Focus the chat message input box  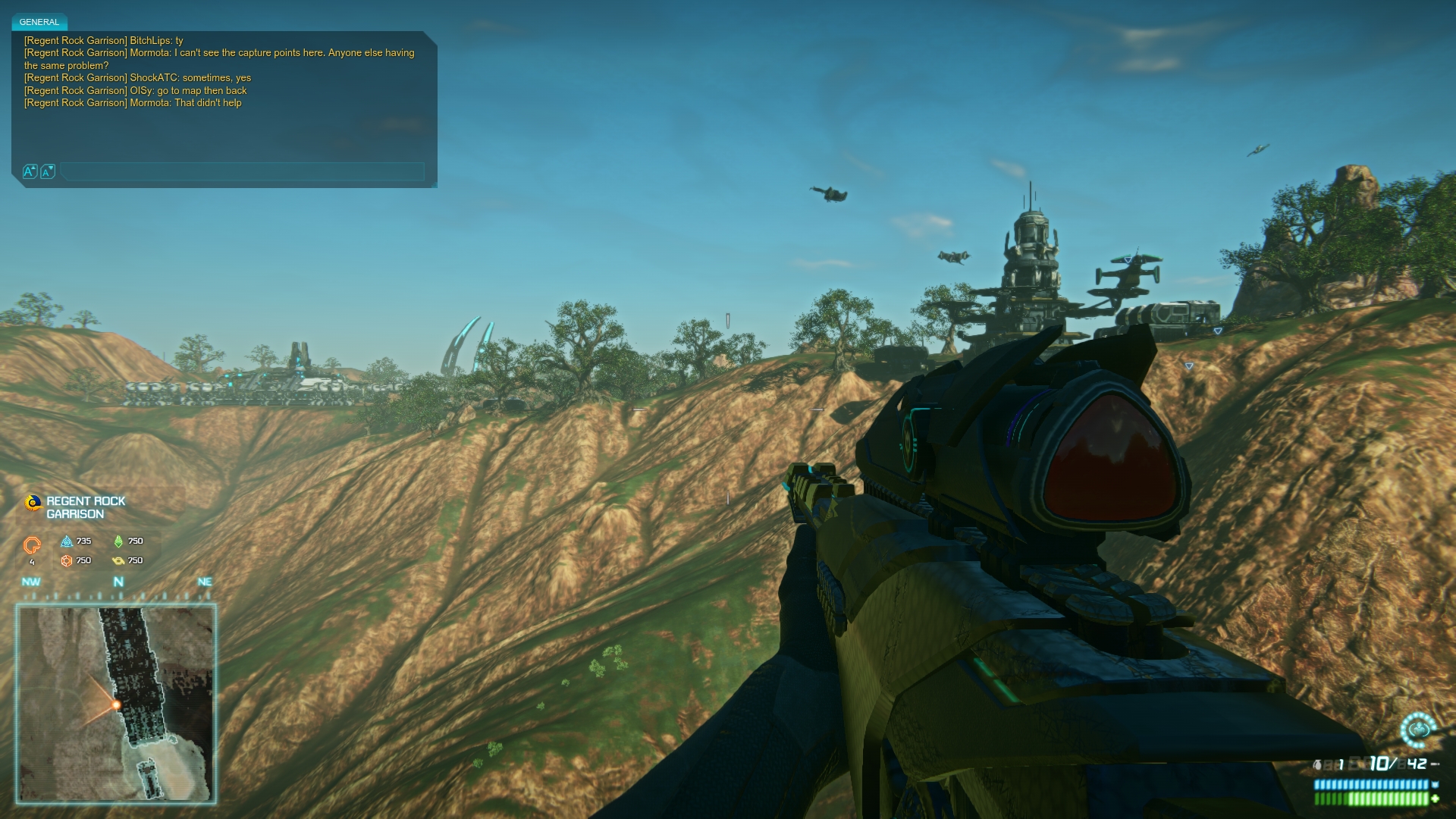coord(243,171)
